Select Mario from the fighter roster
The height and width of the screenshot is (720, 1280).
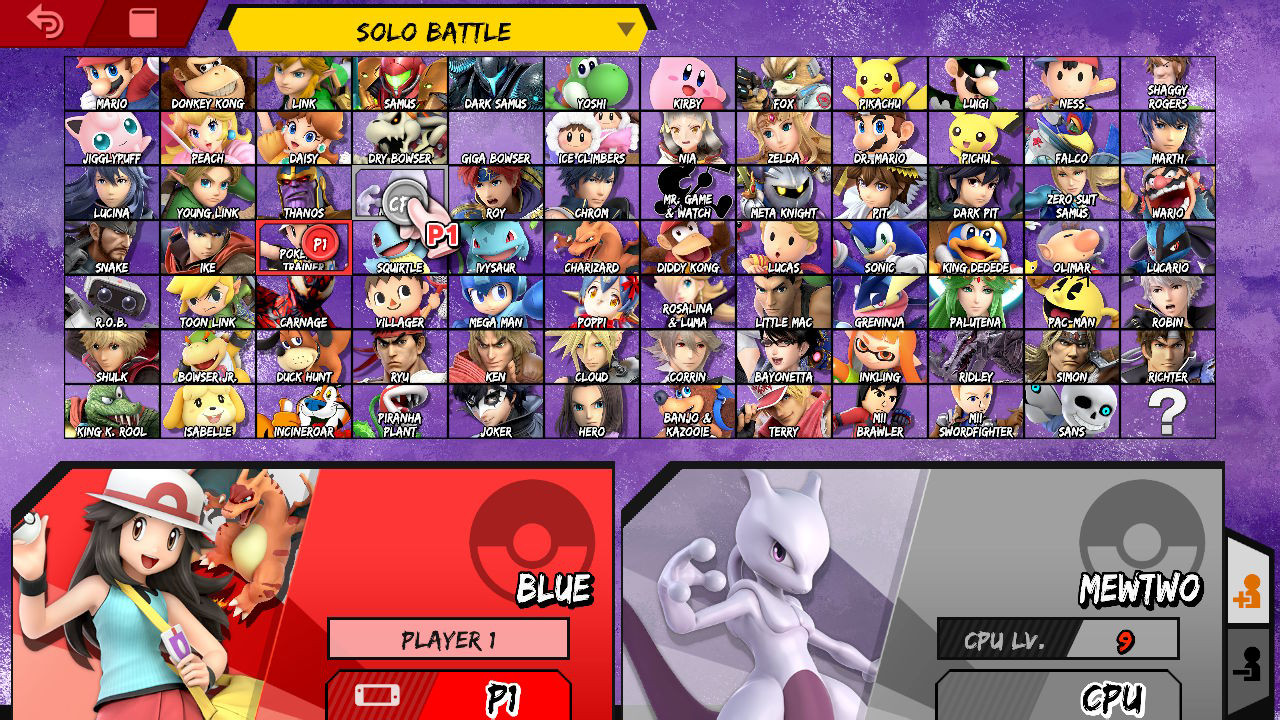click(x=110, y=85)
